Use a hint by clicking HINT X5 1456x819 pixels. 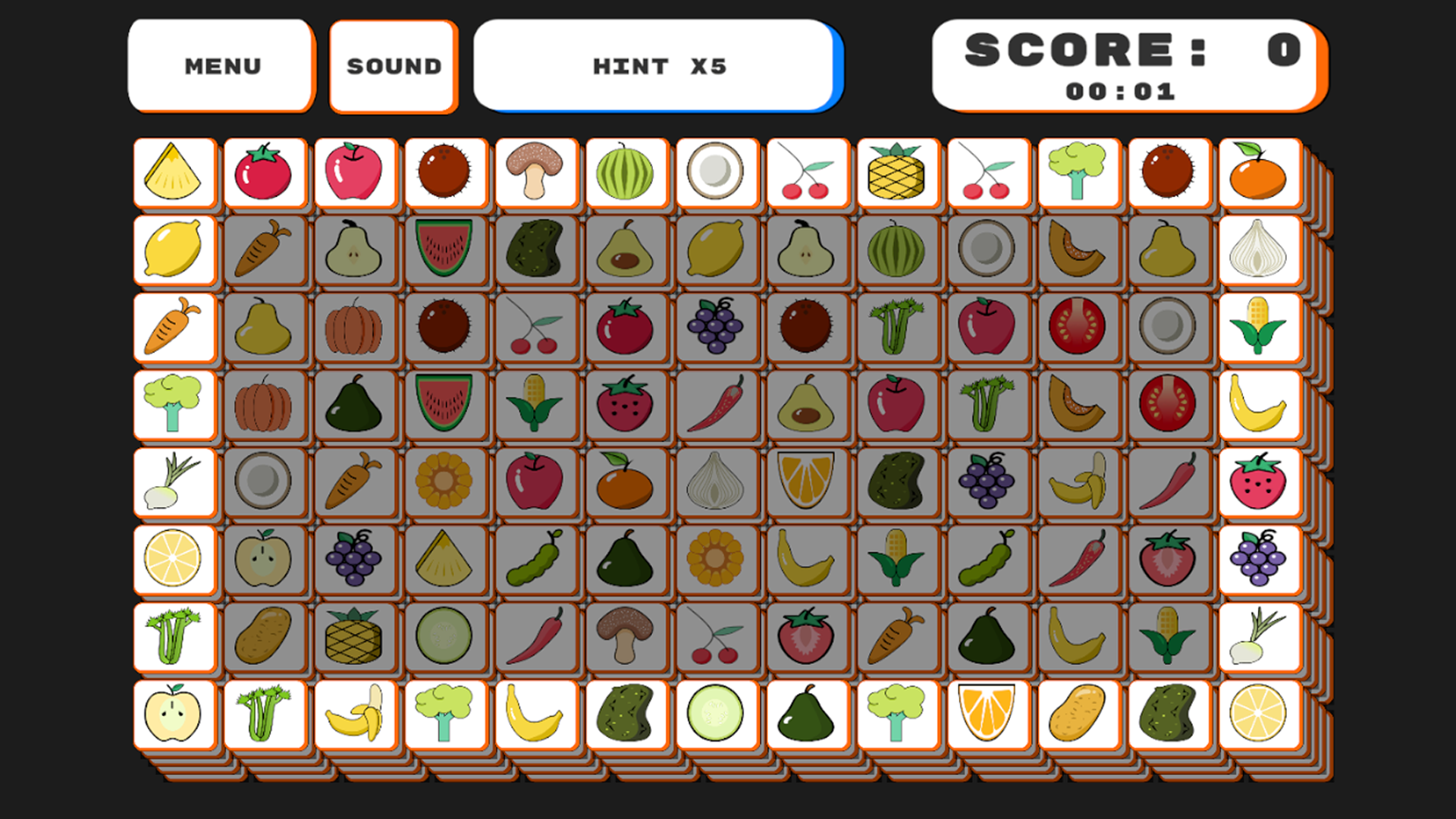point(657,64)
